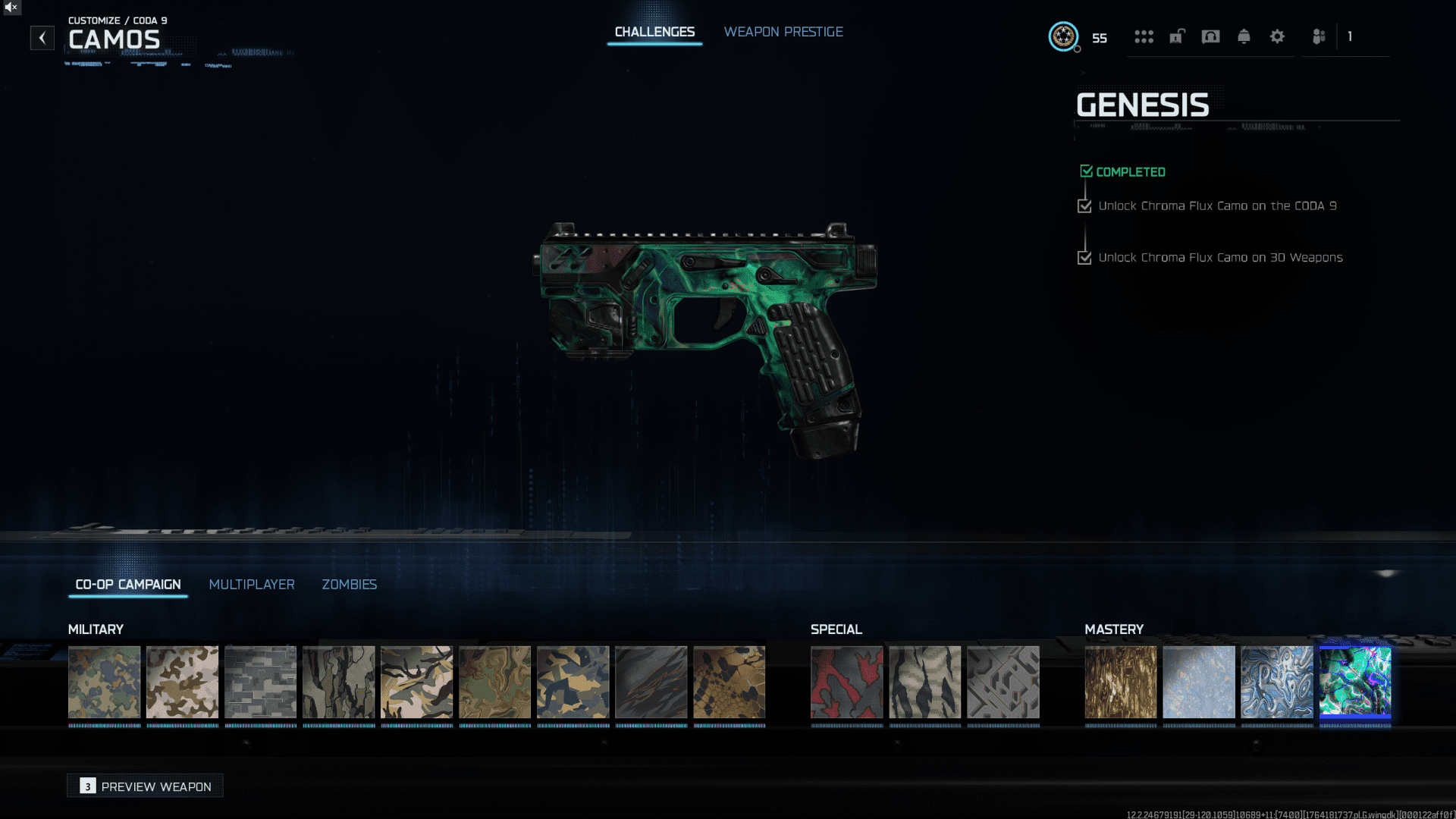Select the green-teal Genesis mastery camo
The width and height of the screenshot is (1456, 819).
1355,682
